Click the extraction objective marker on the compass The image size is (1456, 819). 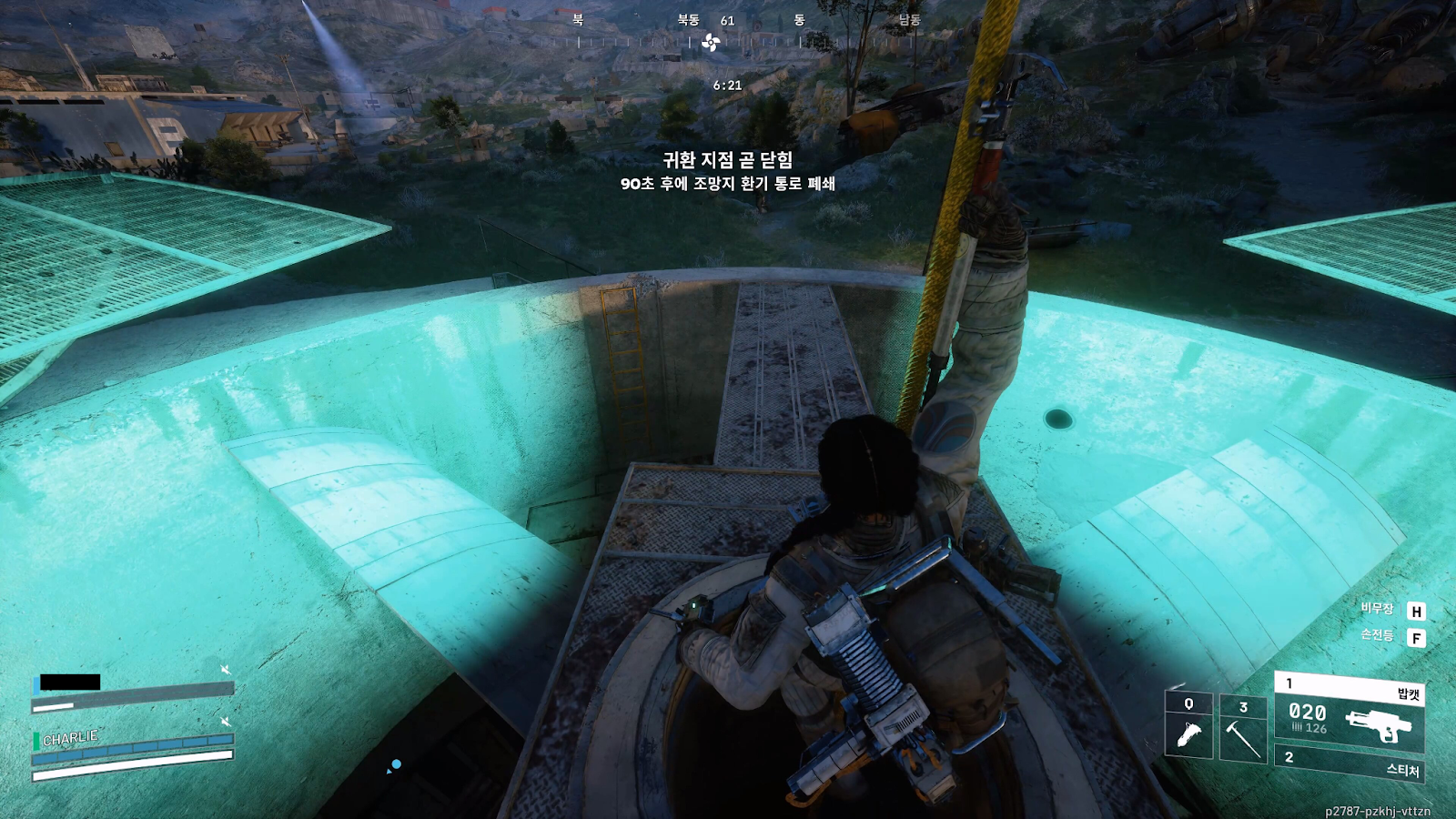(x=711, y=42)
